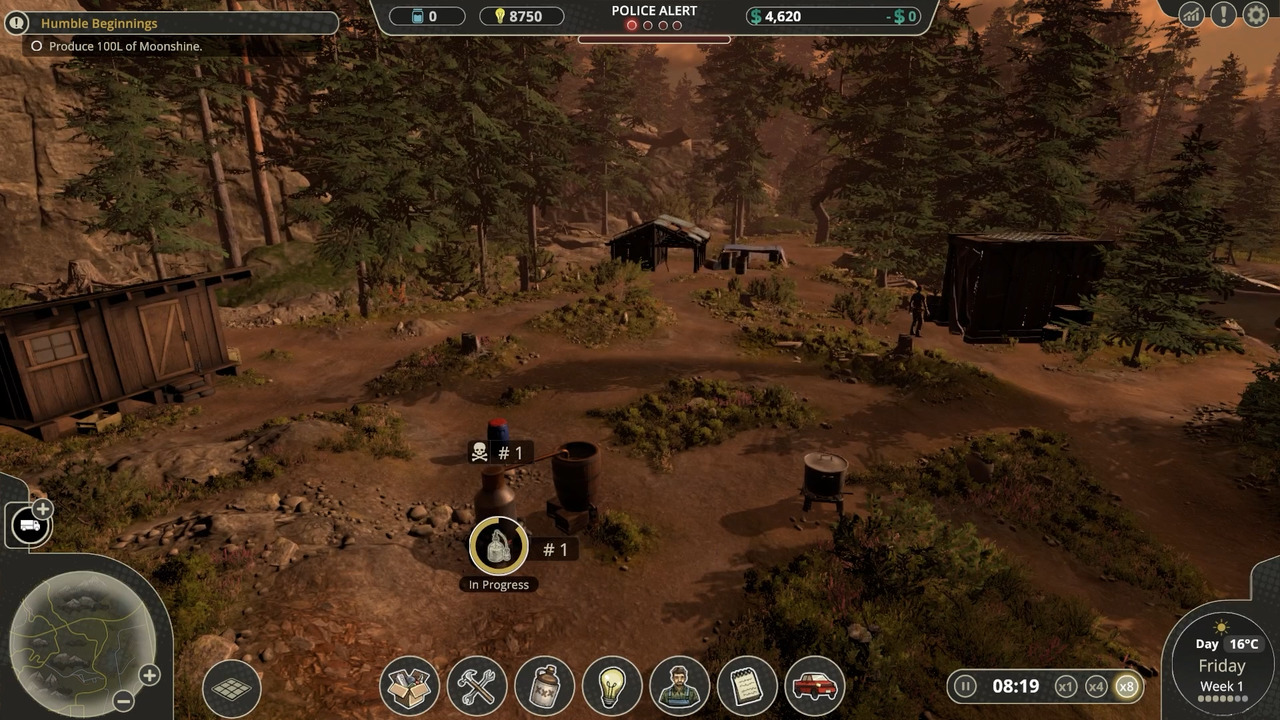Image resolution: width=1280 pixels, height=720 pixels.
Task: Open the wrench and hammer build menu
Action: point(477,687)
